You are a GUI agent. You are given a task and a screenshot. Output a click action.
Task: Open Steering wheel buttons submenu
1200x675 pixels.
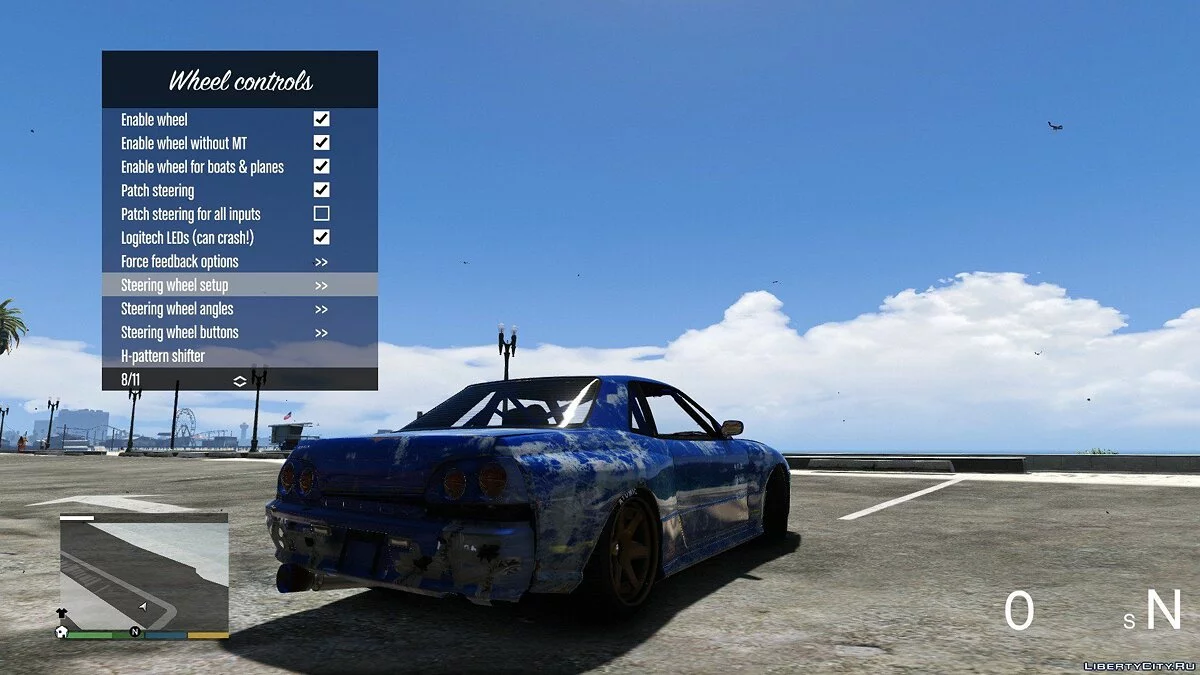pyautogui.click(x=239, y=332)
